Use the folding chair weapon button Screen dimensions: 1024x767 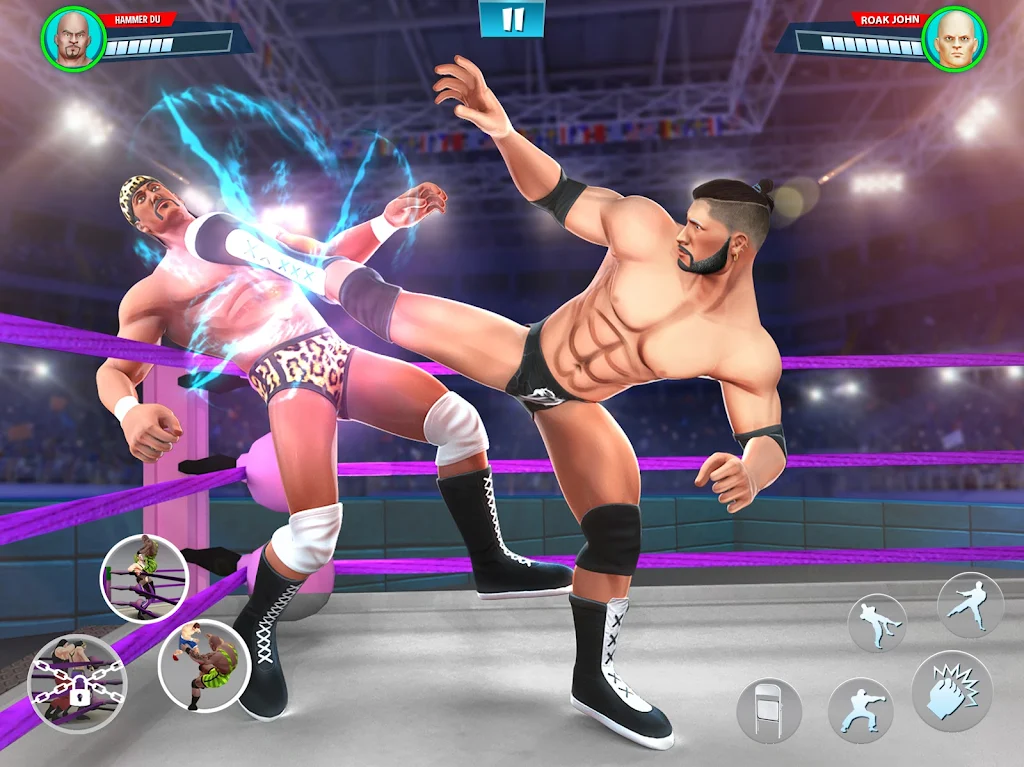(x=769, y=710)
